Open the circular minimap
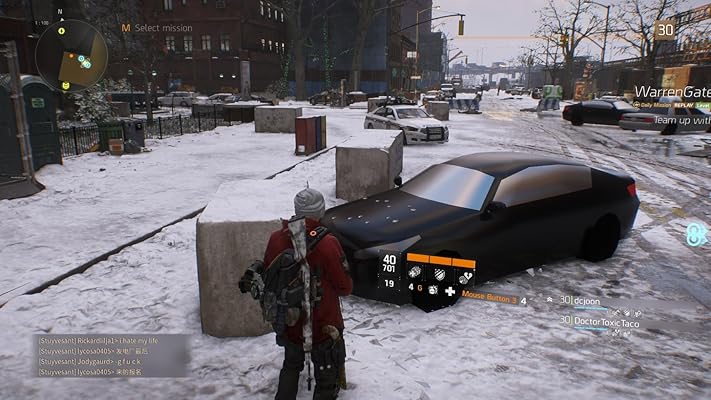 (71, 55)
